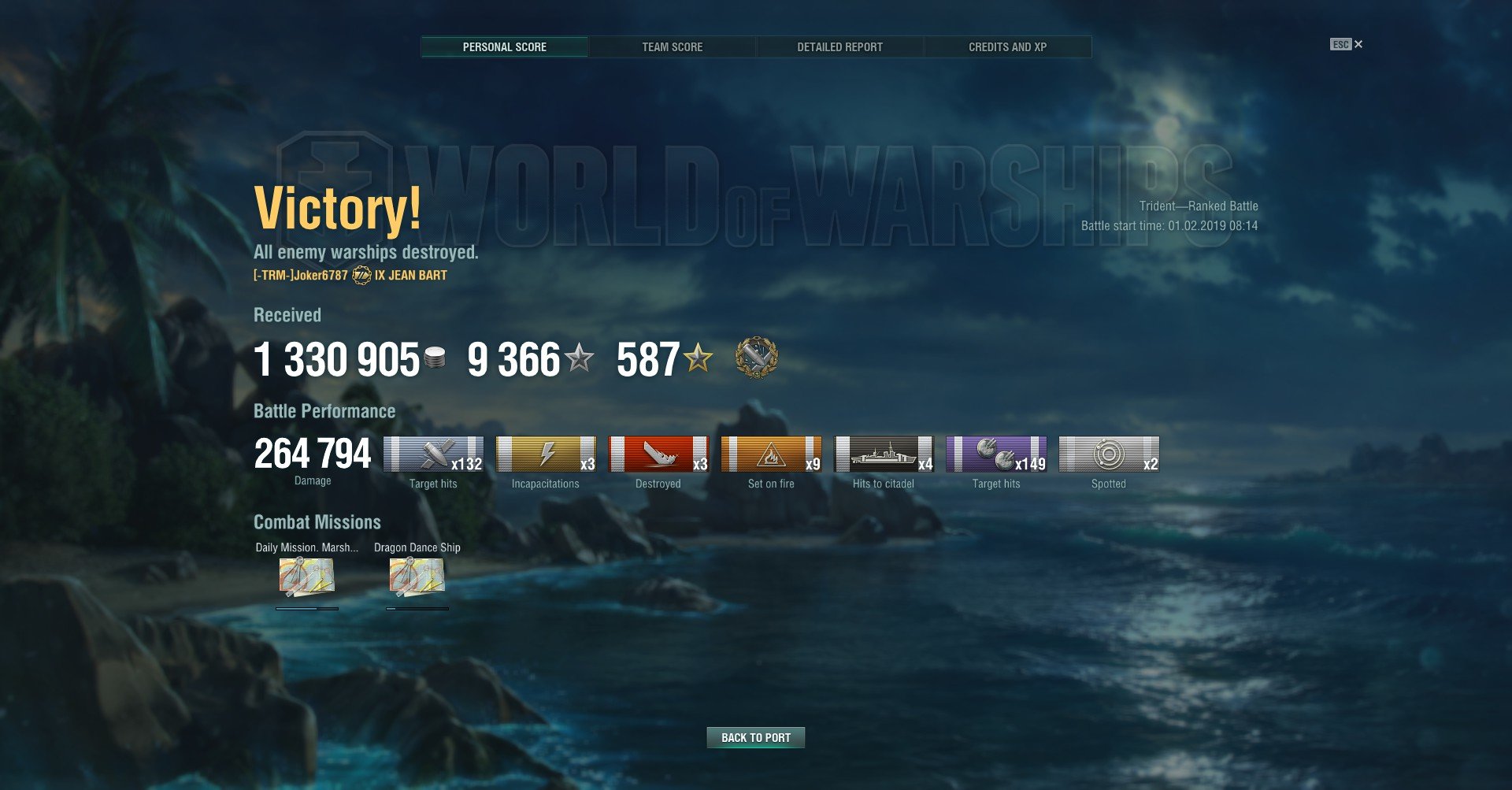The image size is (1512, 790).
Task: Switch to the Personal Score tab
Action: pos(504,47)
